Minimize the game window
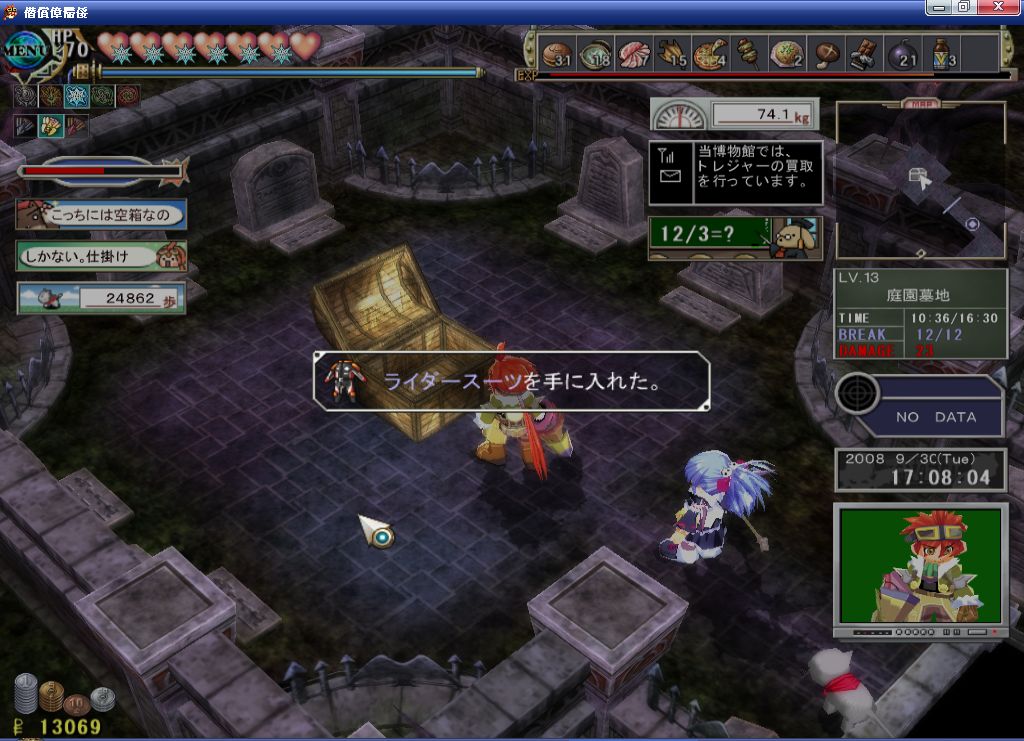This screenshot has height=741, width=1024. 938,7
